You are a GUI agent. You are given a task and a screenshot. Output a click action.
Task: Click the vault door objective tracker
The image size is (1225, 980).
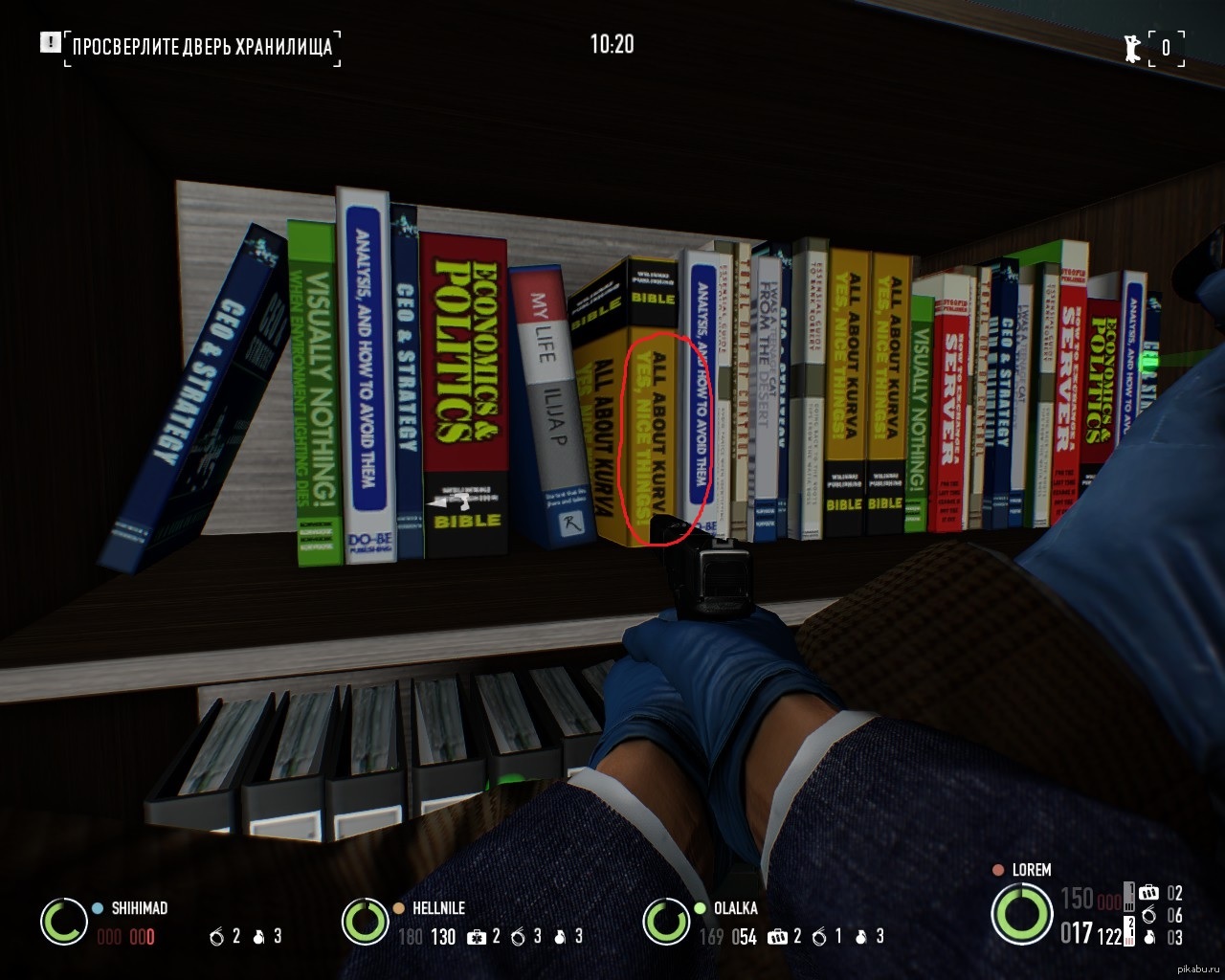pyautogui.click(x=202, y=46)
